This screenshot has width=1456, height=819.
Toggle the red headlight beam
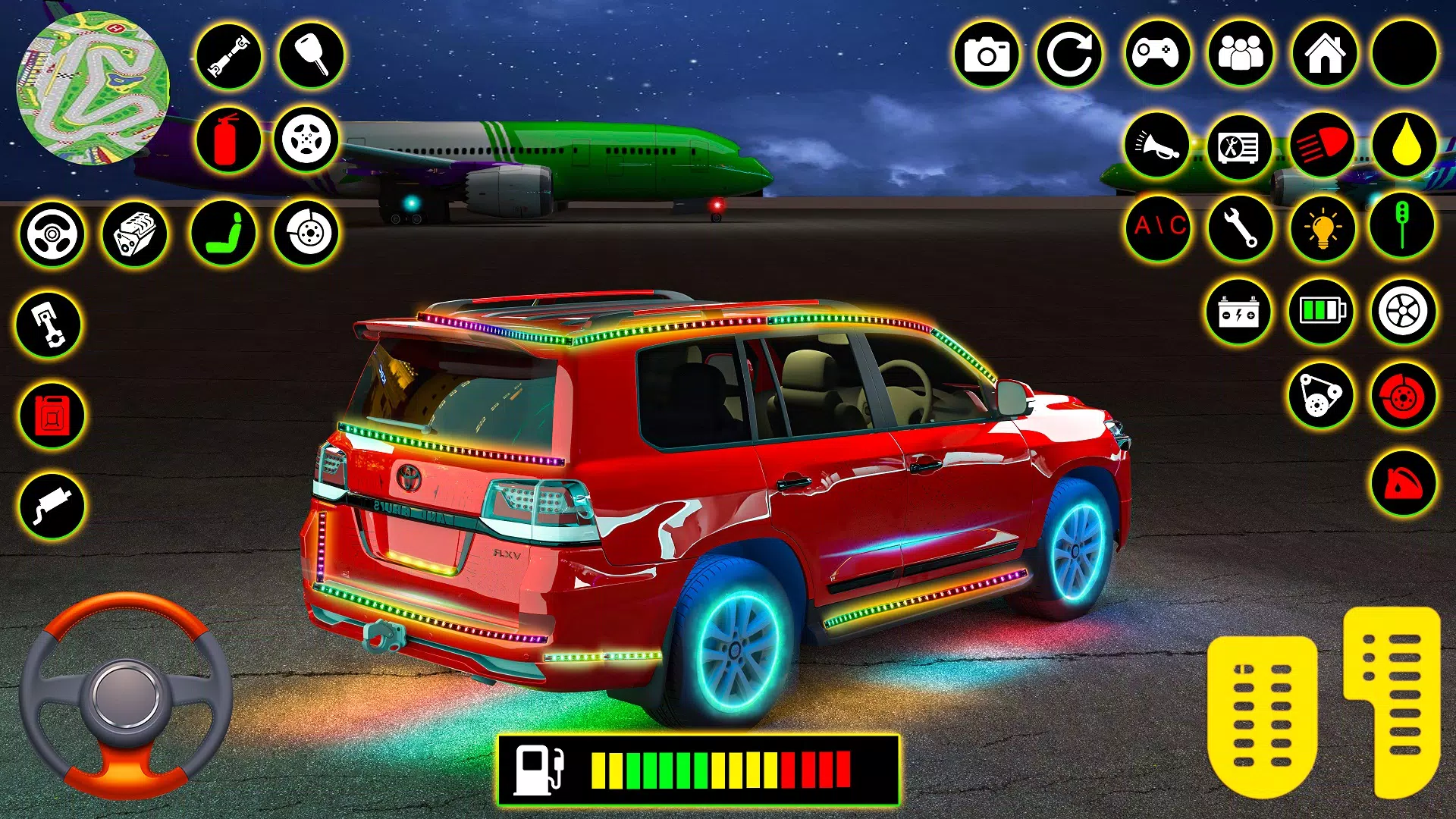coord(1322,145)
